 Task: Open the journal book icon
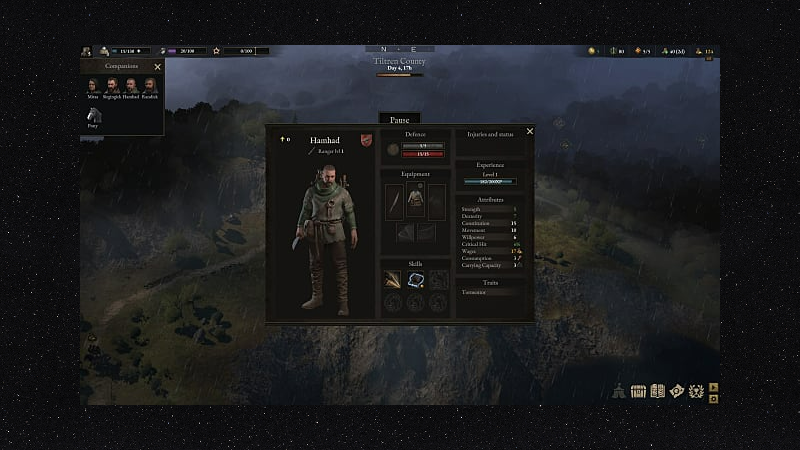[x=657, y=390]
